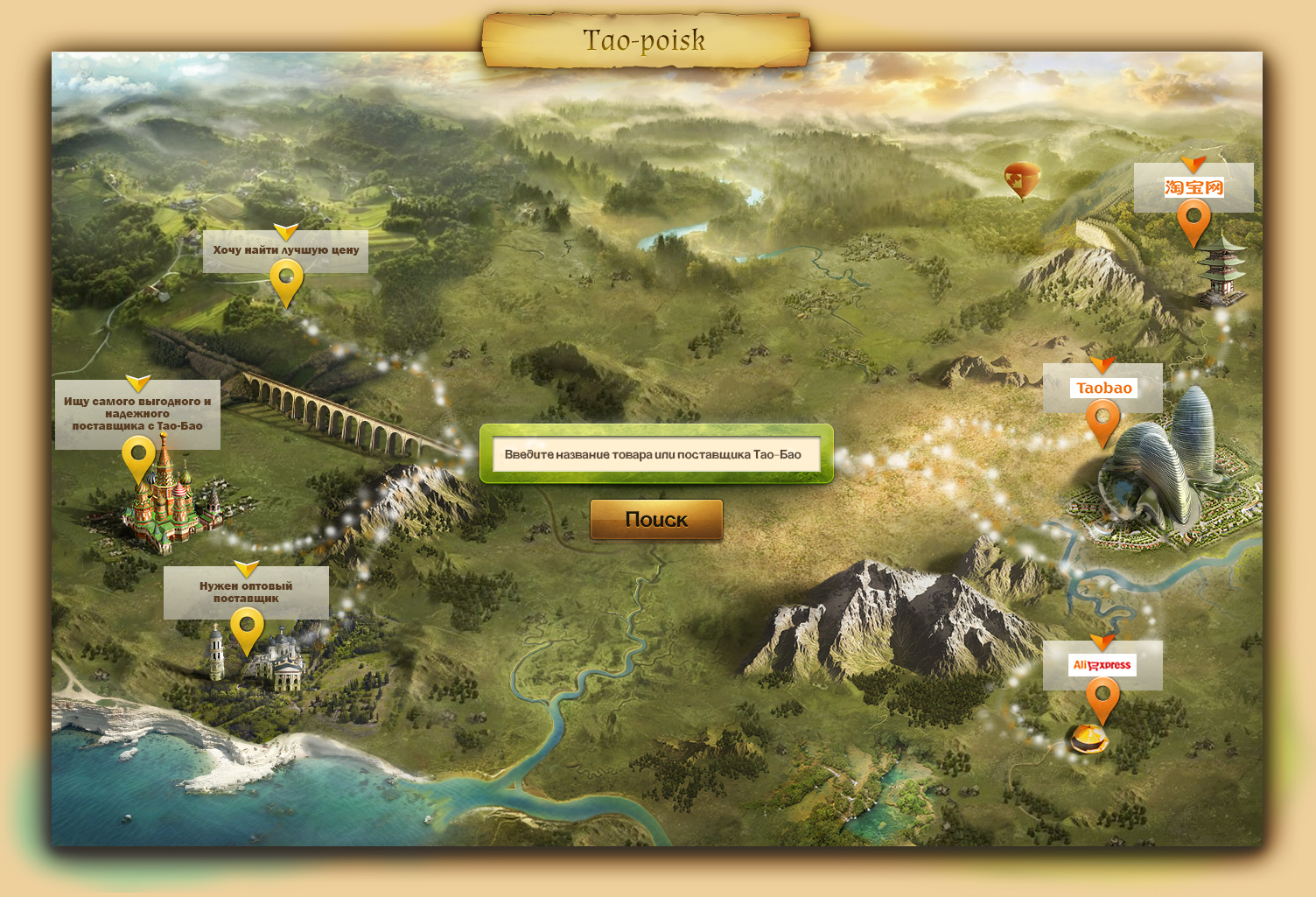Image resolution: width=1316 pixels, height=897 pixels.
Task: Select the Taobao English label marker
Action: [1102, 418]
